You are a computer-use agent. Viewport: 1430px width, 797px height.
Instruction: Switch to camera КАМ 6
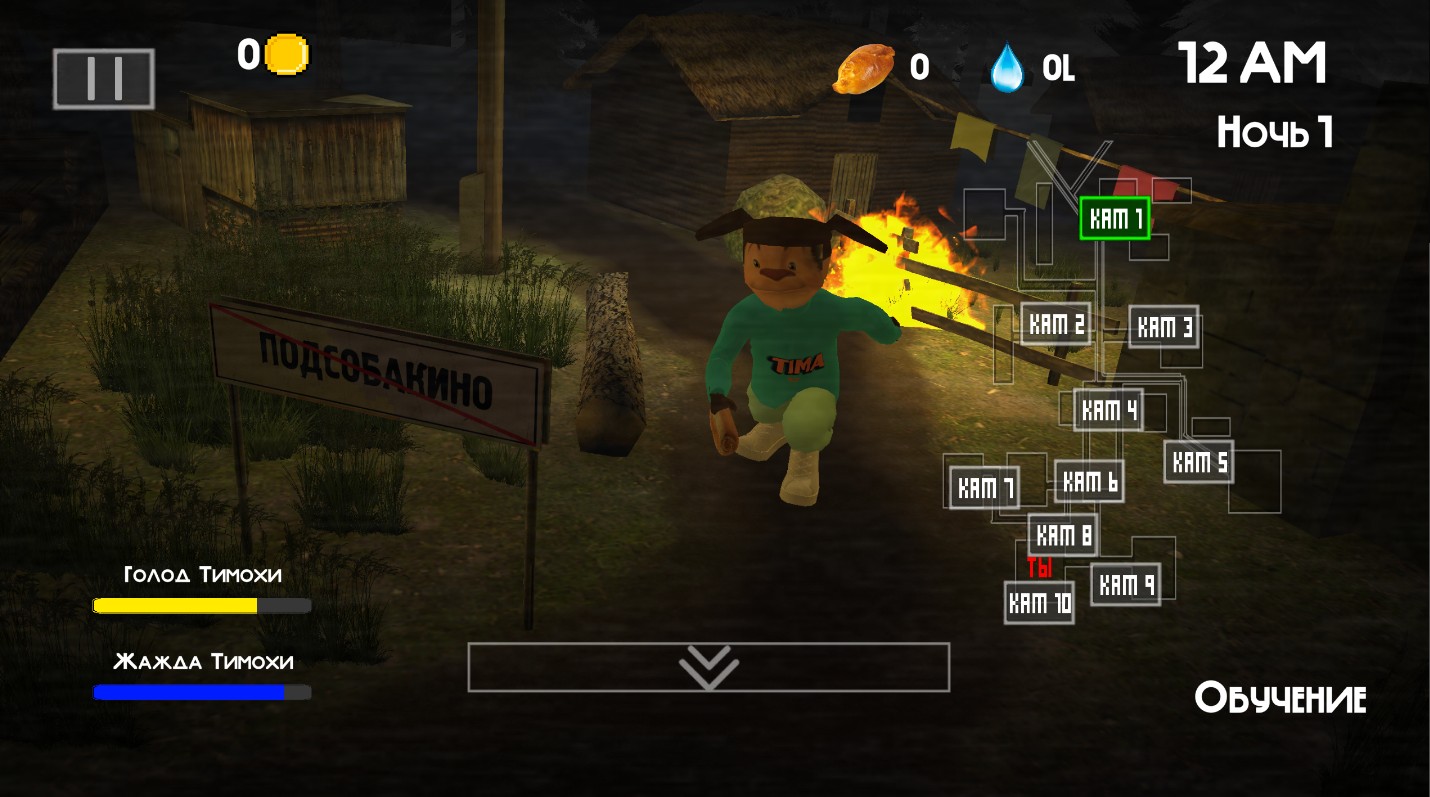coord(1090,482)
